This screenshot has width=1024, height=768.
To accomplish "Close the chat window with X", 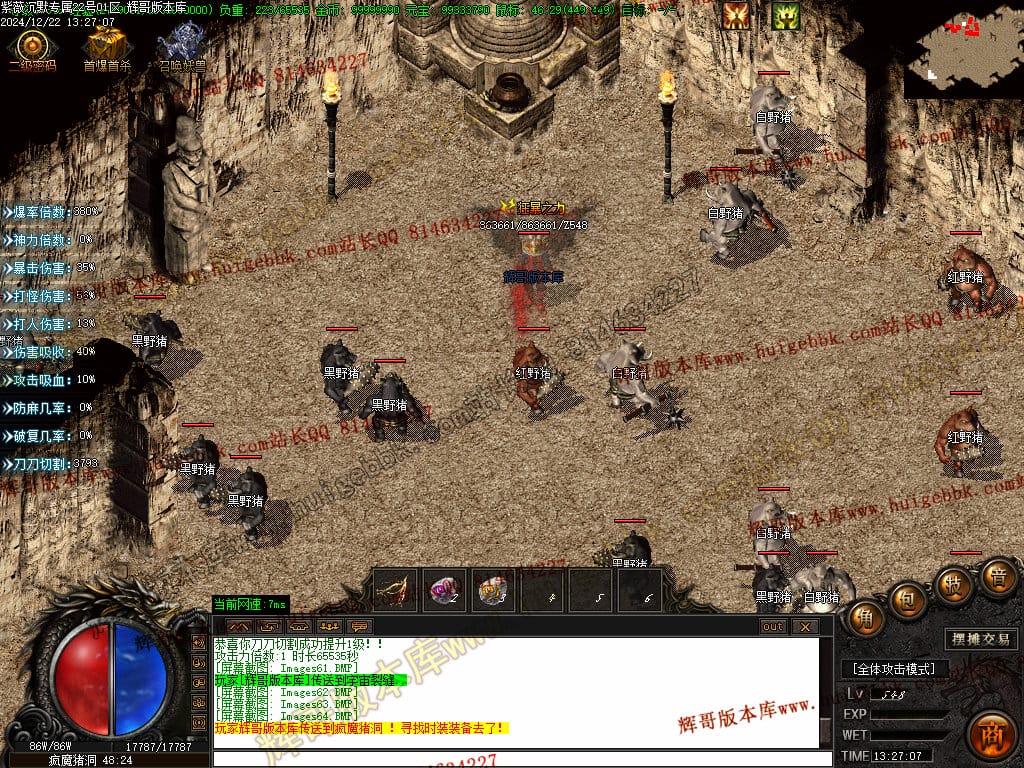I will pos(805,627).
